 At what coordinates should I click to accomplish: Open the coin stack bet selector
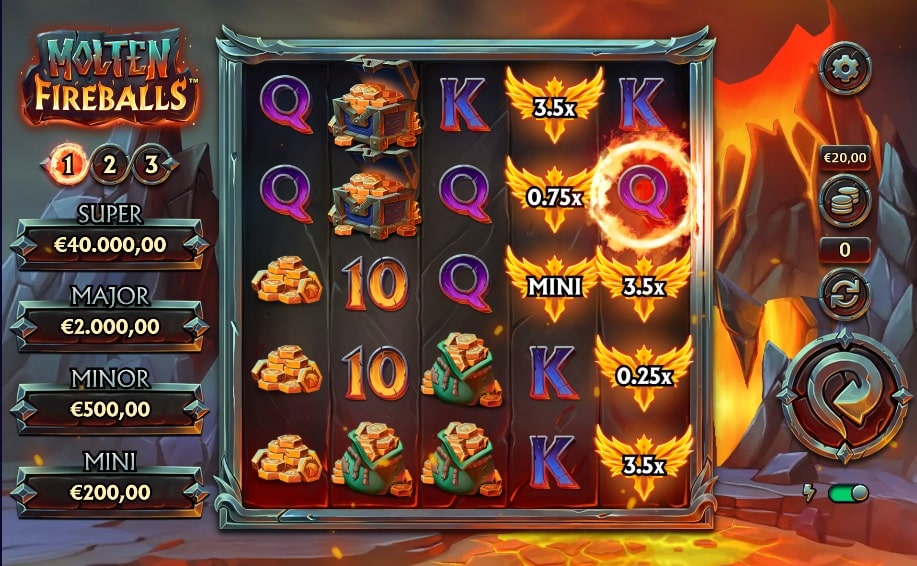click(x=844, y=200)
